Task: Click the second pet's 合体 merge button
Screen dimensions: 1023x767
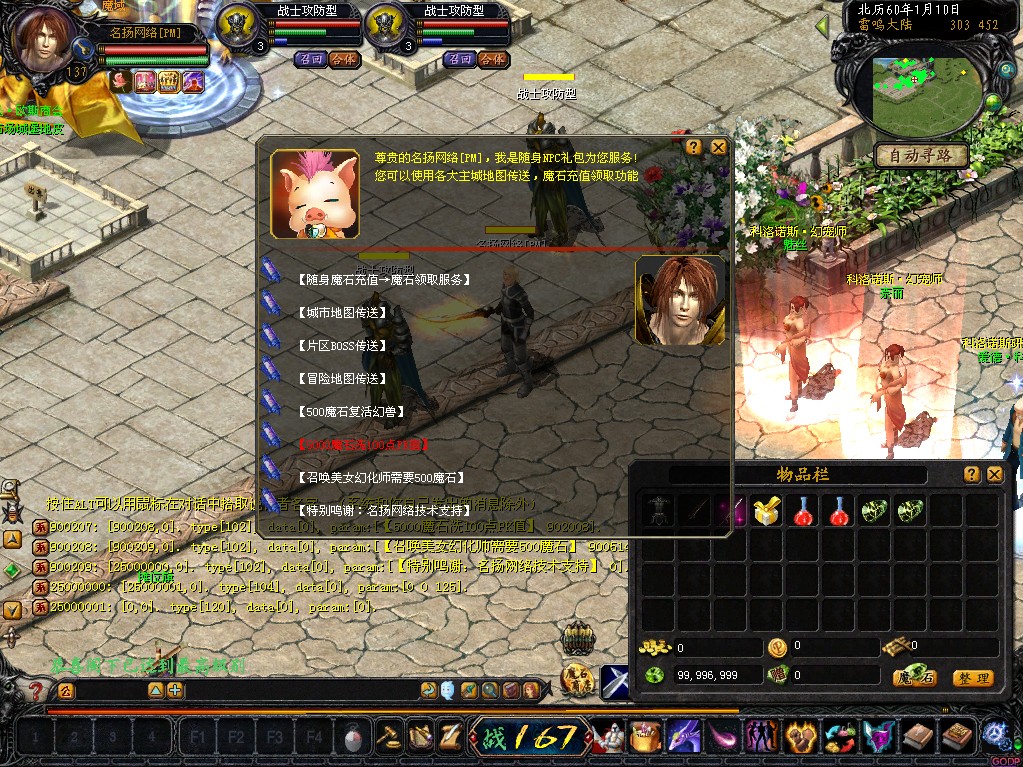Action: coord(492,59)
